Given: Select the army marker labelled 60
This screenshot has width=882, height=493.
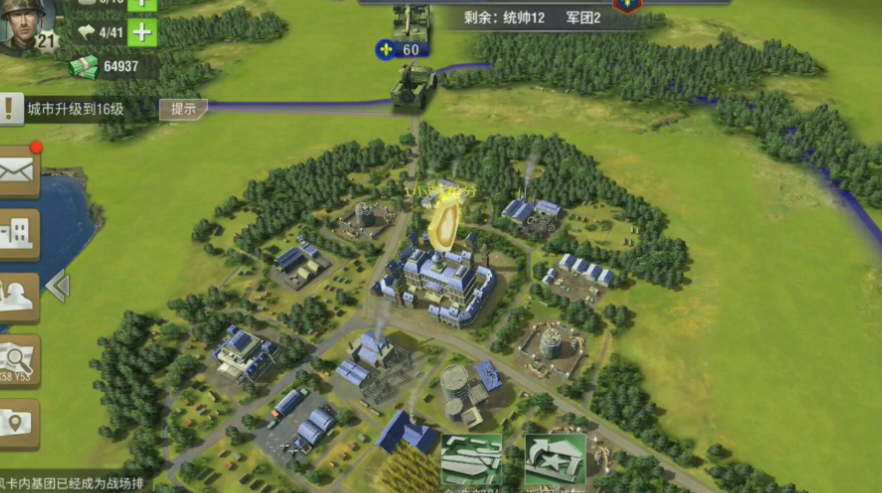Looking at the screenshot, I should [402, 48].
